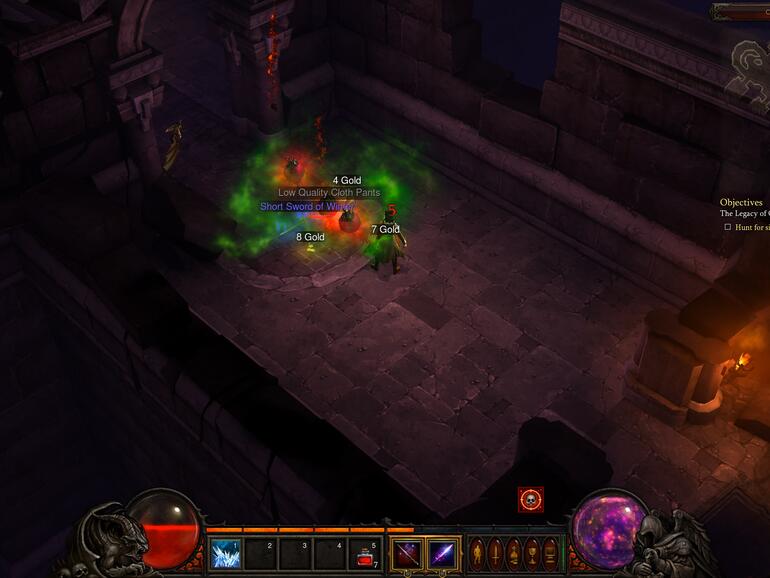
Task: Collect the 4 Gold loot label
Action: [x=347, y=181]
